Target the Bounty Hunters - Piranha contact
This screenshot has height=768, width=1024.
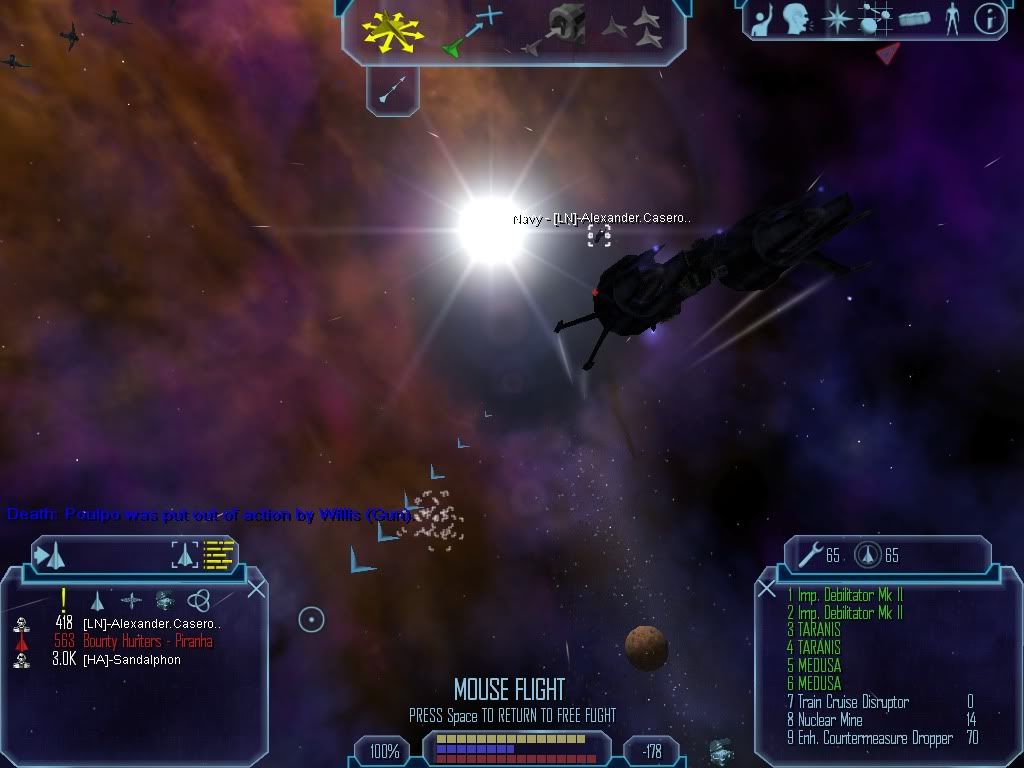(x=147, y=642)
